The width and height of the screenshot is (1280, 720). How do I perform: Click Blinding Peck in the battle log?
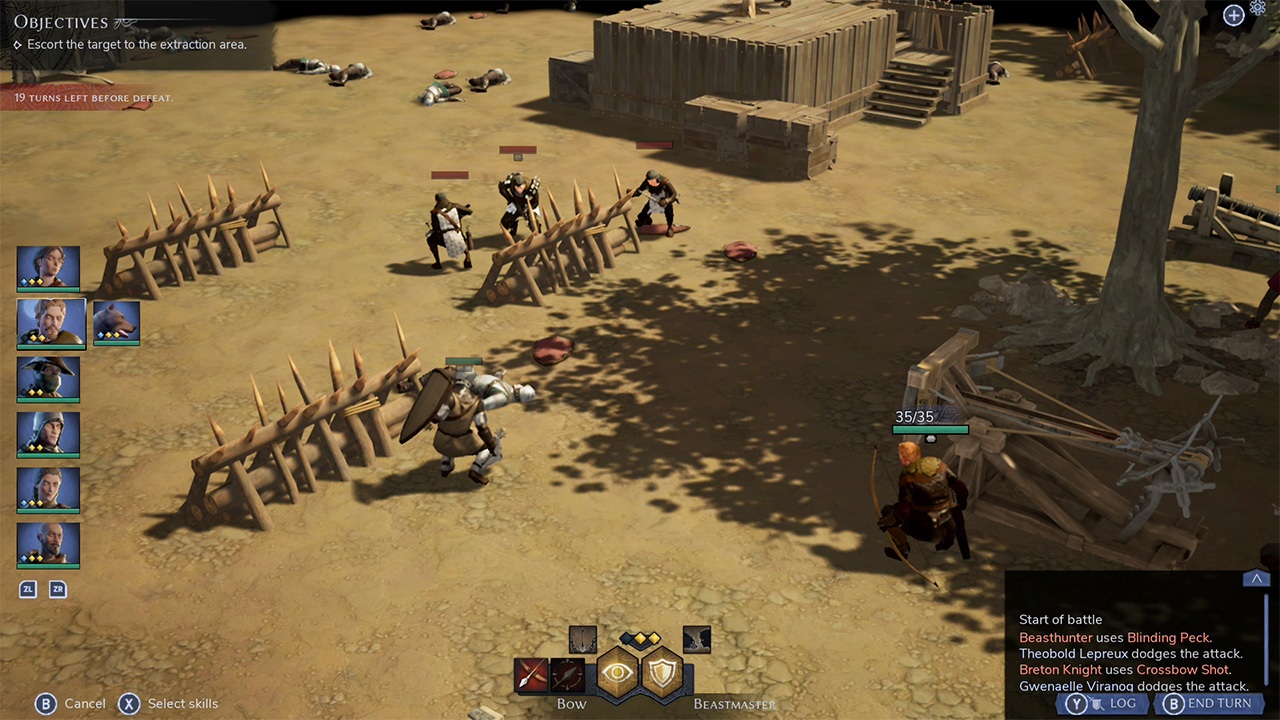tap(1169, 637)
